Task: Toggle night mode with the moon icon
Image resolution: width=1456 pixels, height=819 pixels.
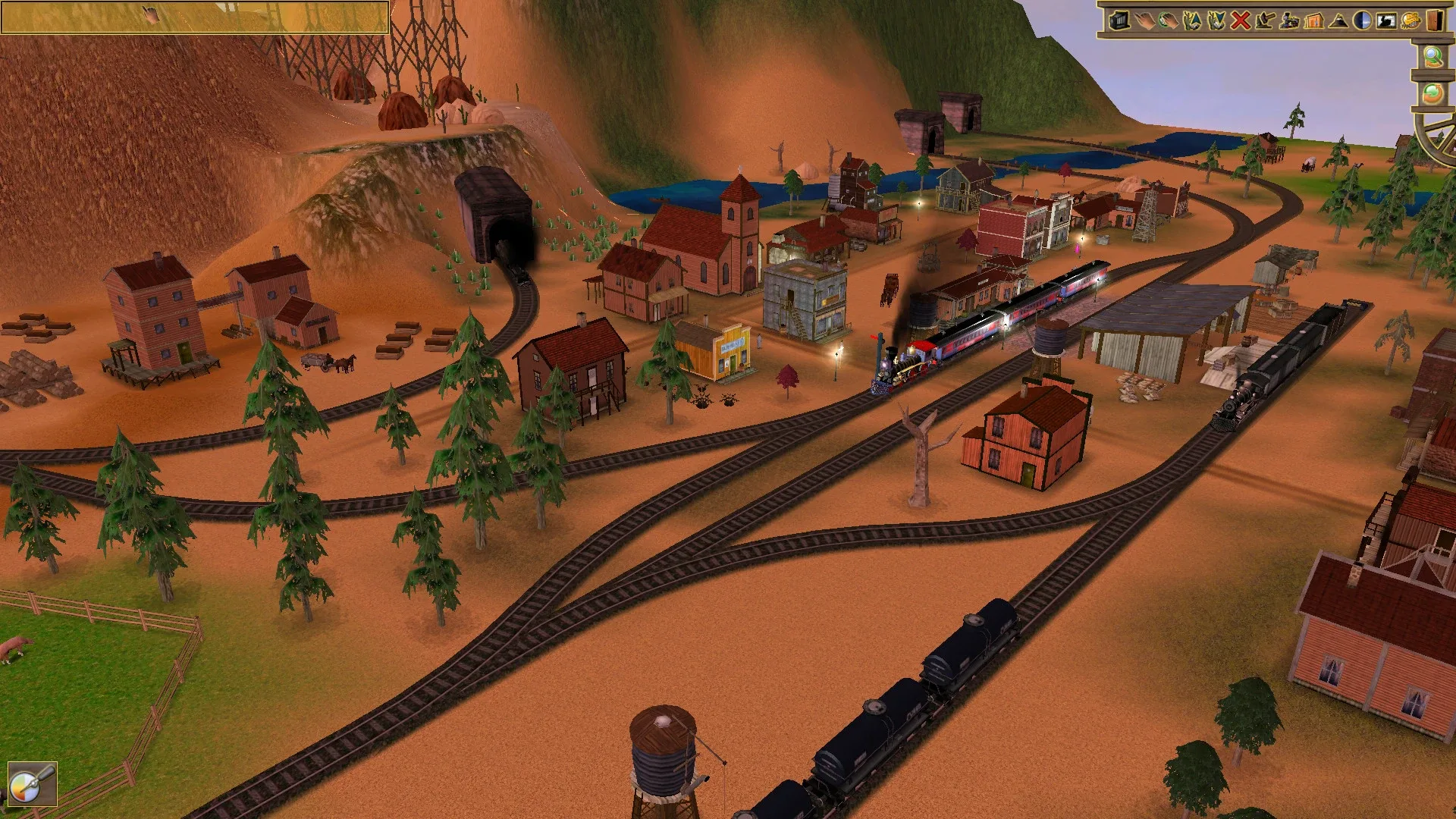Action: 1362,21
